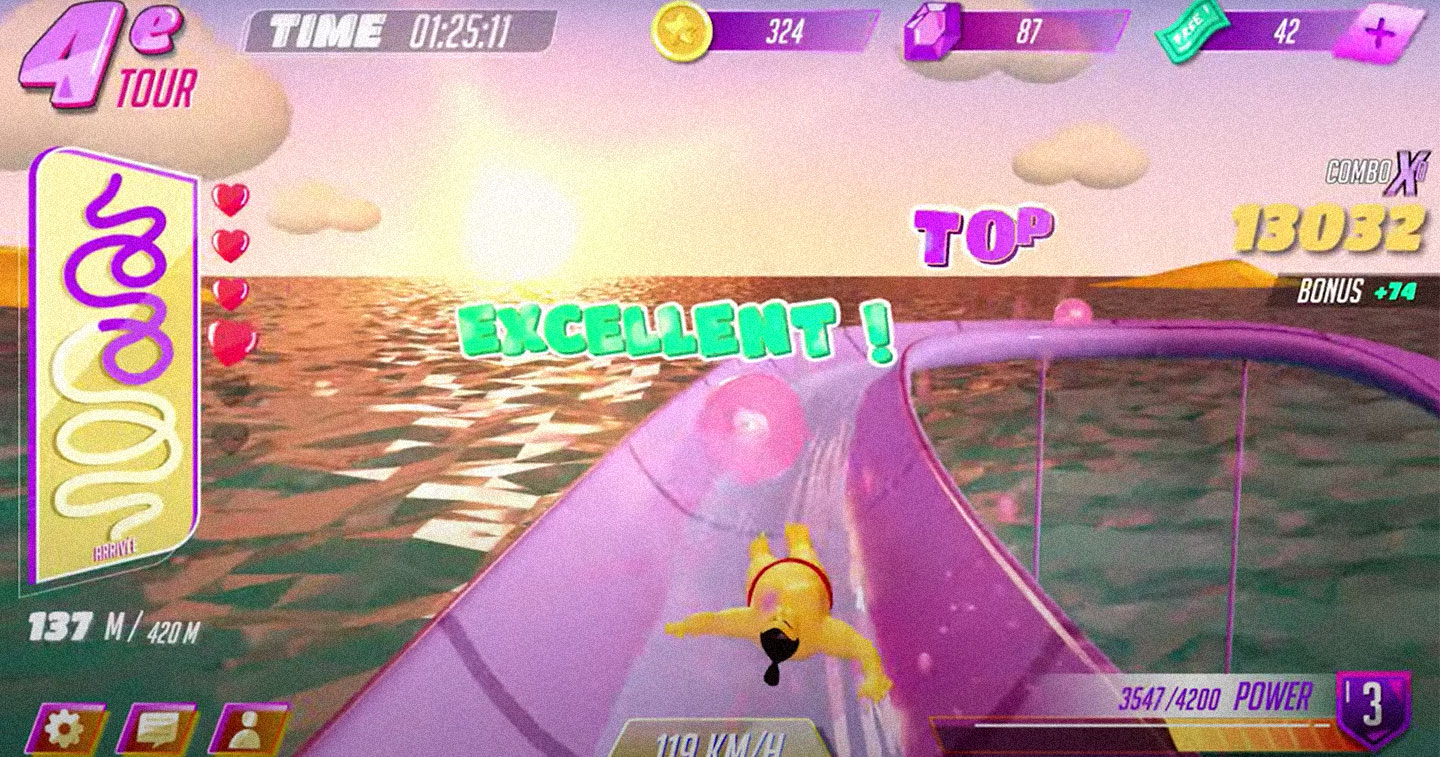Image resolution: width=1440 pixels, height=757 pixels.
Task: Select the purple gem currency icon
Action: coord(932,33)
